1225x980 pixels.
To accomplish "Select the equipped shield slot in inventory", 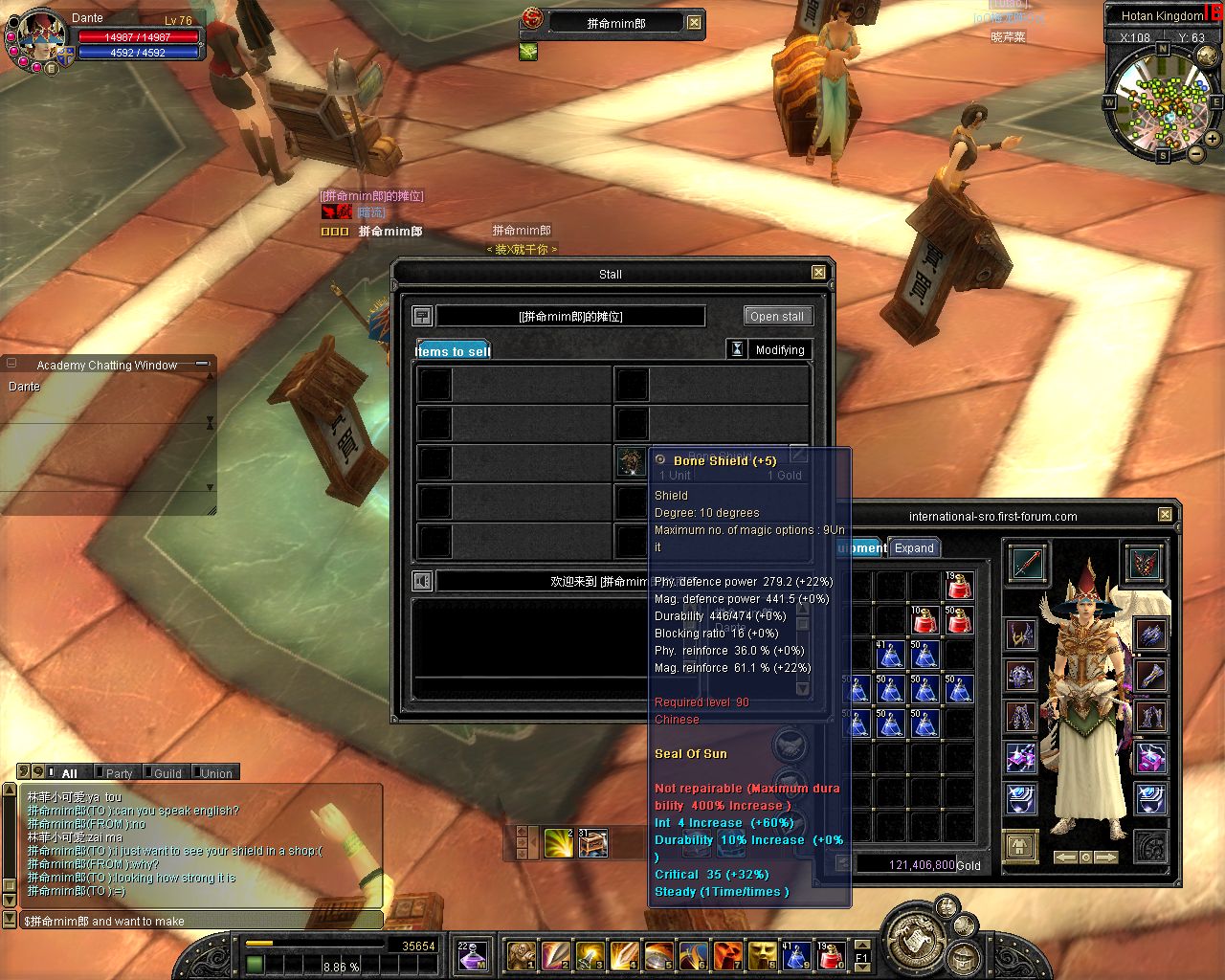I will click(1145, 564).
